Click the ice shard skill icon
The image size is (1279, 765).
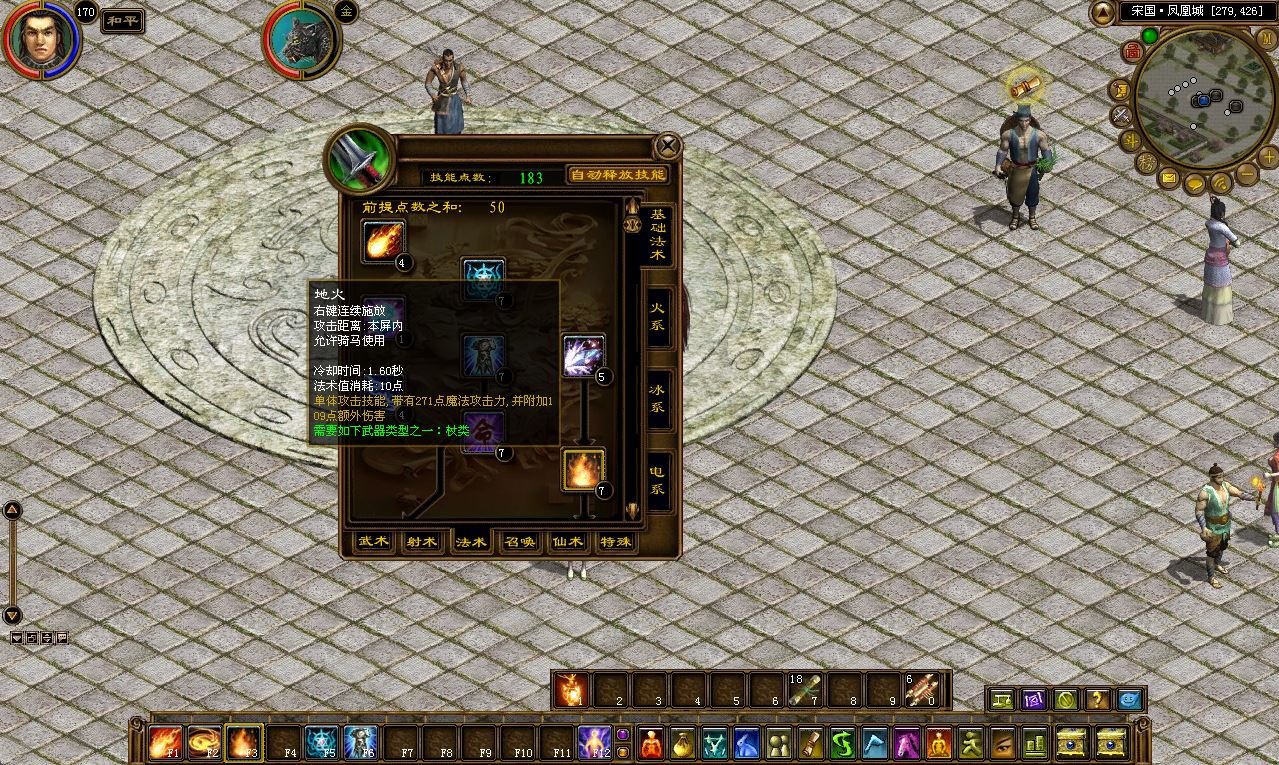(x=583, y=356)
